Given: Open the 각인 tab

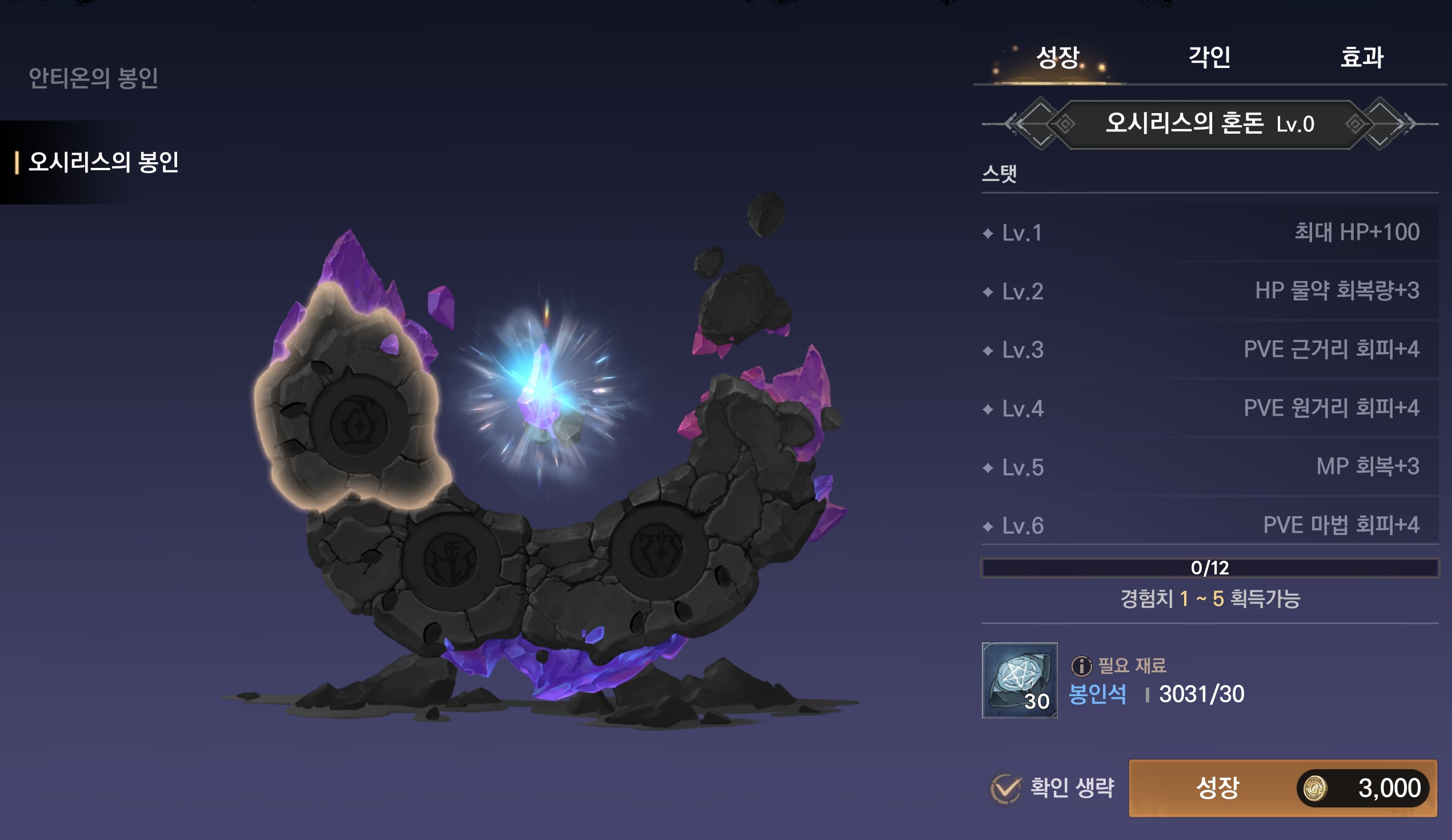Looking at the screenshot, I should [x=1209, y=58].
